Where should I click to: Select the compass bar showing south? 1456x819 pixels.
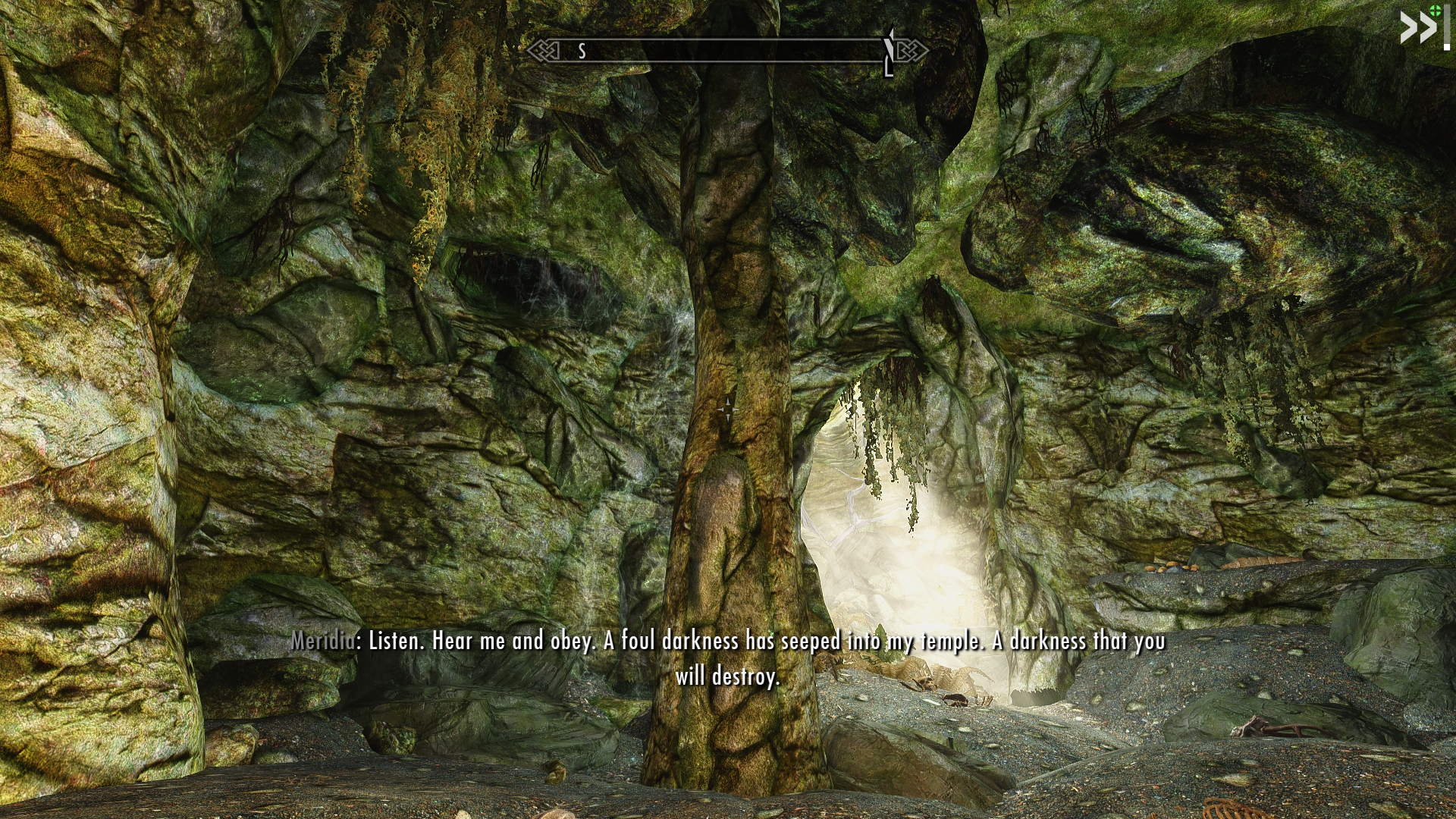pos(726,51)
